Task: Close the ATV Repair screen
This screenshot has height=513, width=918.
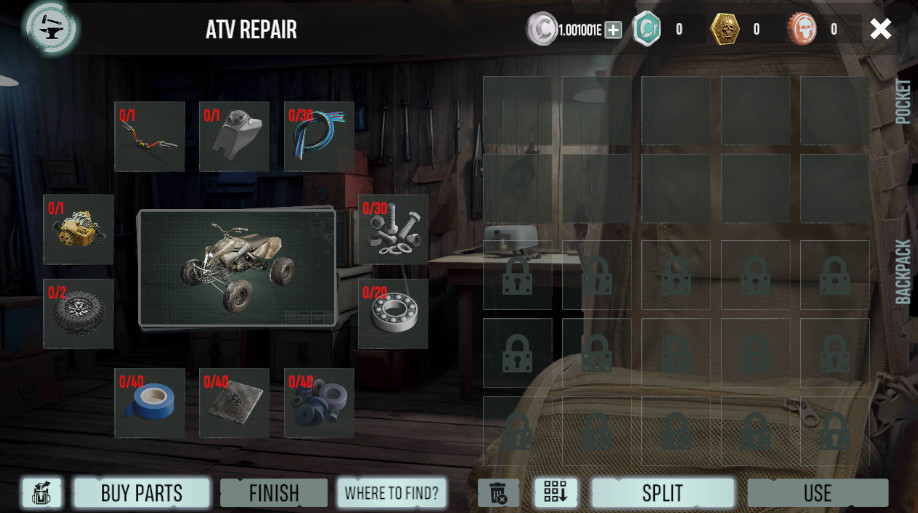Action: pyautogui.click(x=880, y=29)
